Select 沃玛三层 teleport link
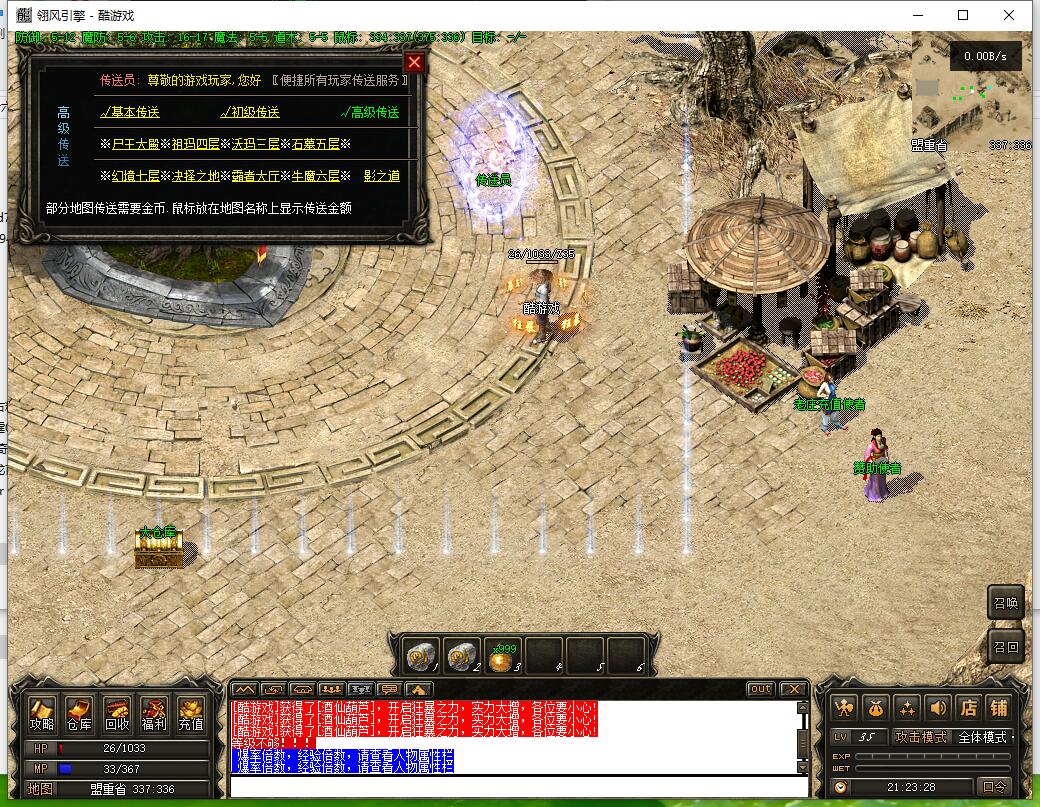Image resolution: width=1040 pixels, height=807 pixels. tap(256, 144)
